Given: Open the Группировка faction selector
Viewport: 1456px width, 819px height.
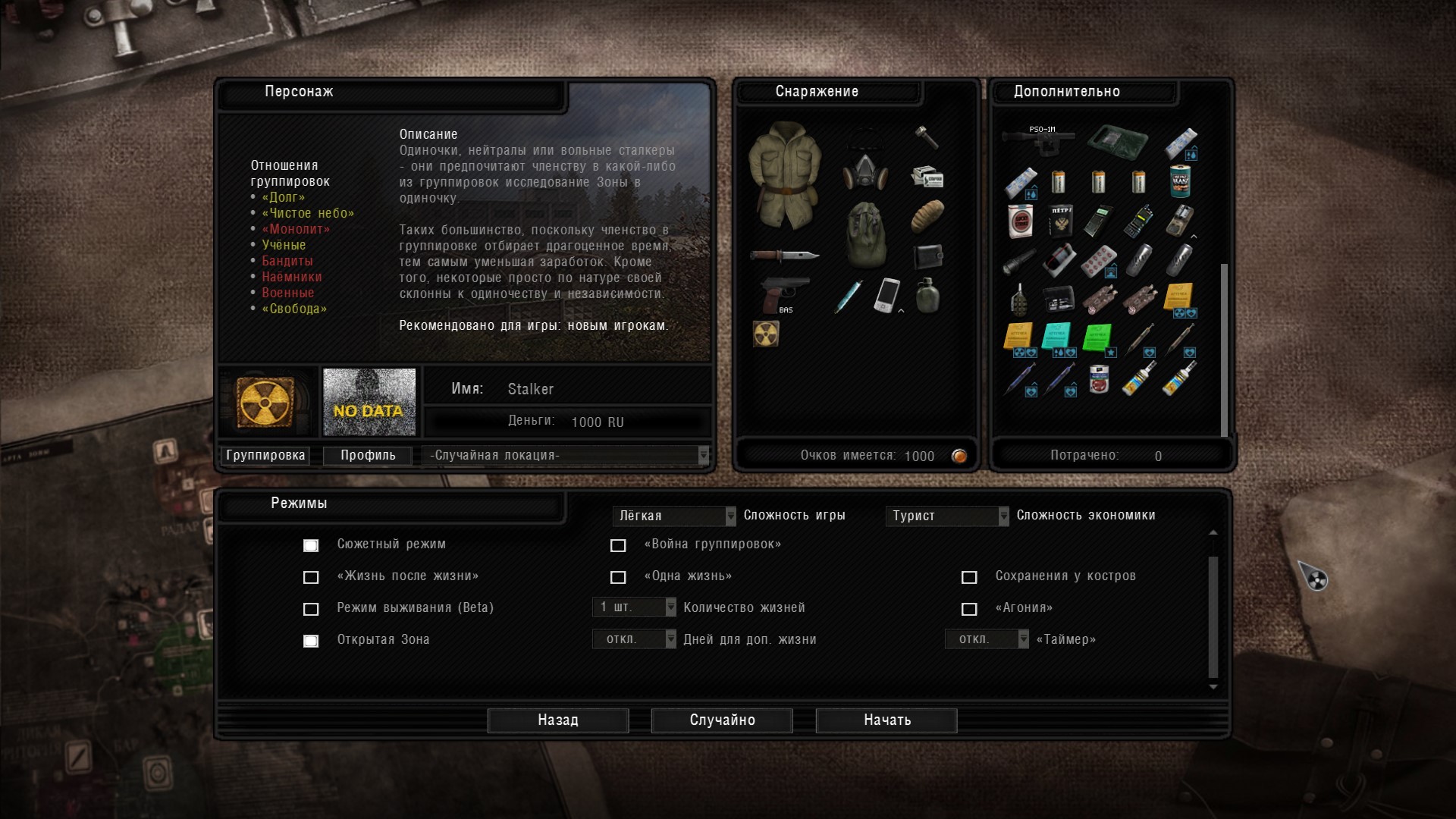Looking at the screenshot, I should tap(265, 455).
